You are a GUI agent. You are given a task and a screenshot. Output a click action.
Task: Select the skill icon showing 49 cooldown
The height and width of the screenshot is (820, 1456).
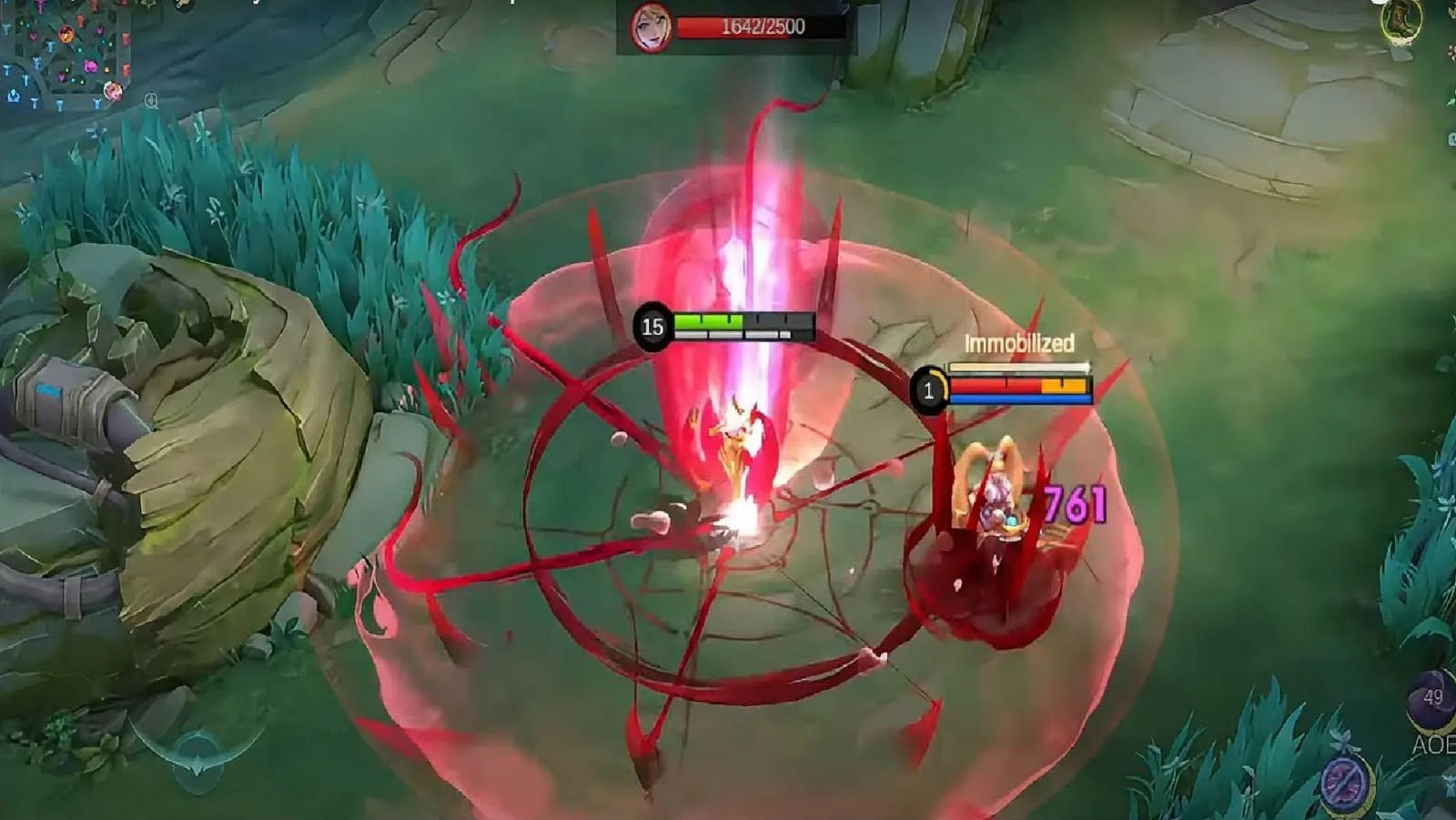click(x=1431, y=699)
